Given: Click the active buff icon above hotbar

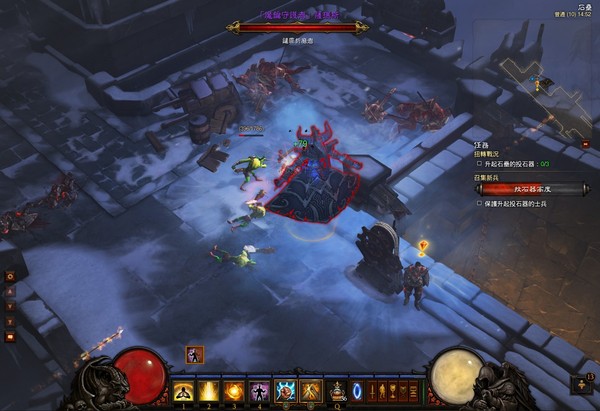Looking at the screenshot, I should (194, 354).
